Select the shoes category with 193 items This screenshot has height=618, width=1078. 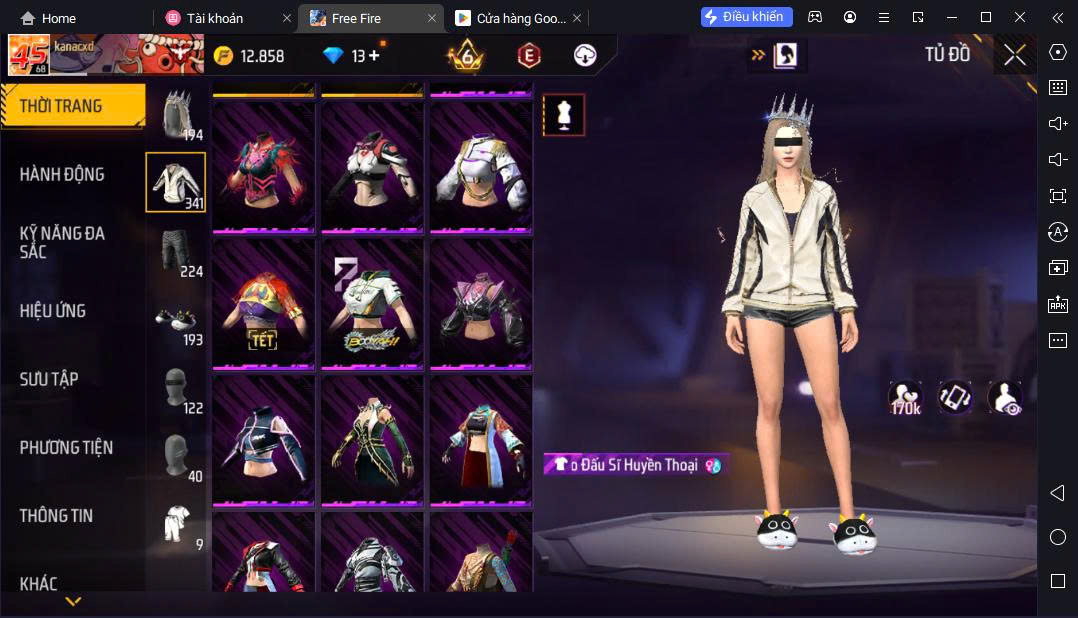pyautogui.click(x=175, y=319)
